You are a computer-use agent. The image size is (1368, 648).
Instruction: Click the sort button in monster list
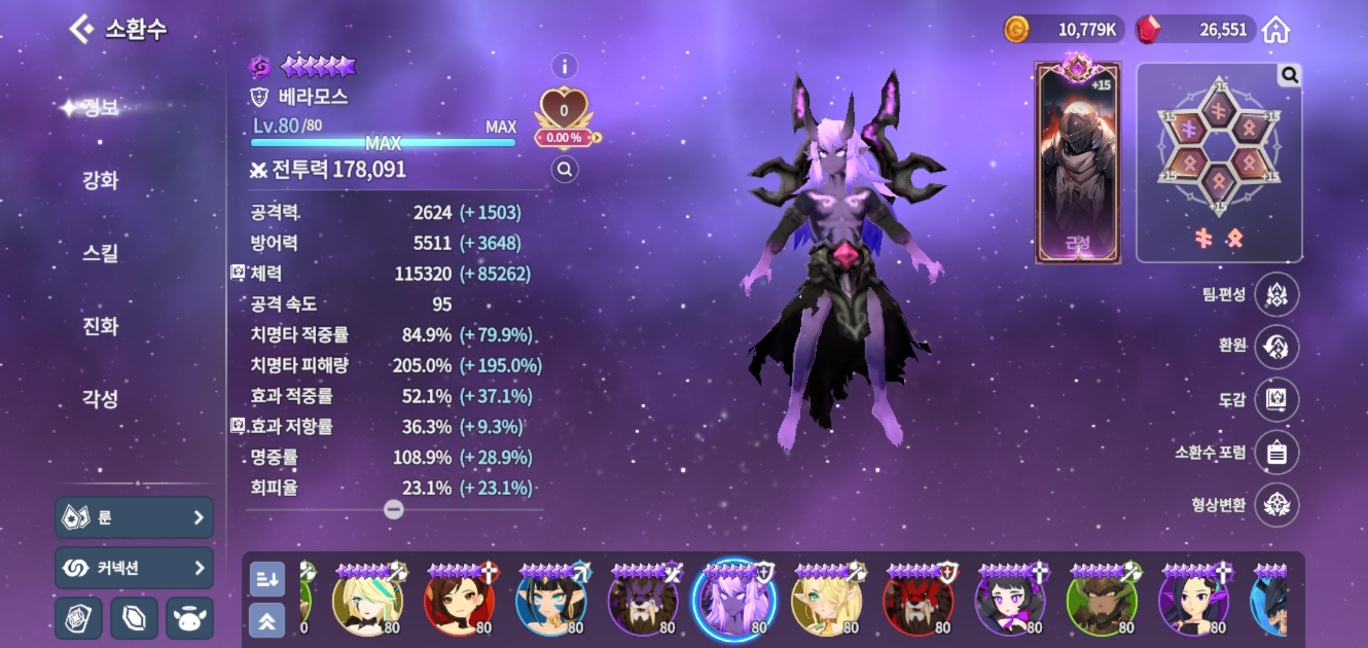pos(267,578)
